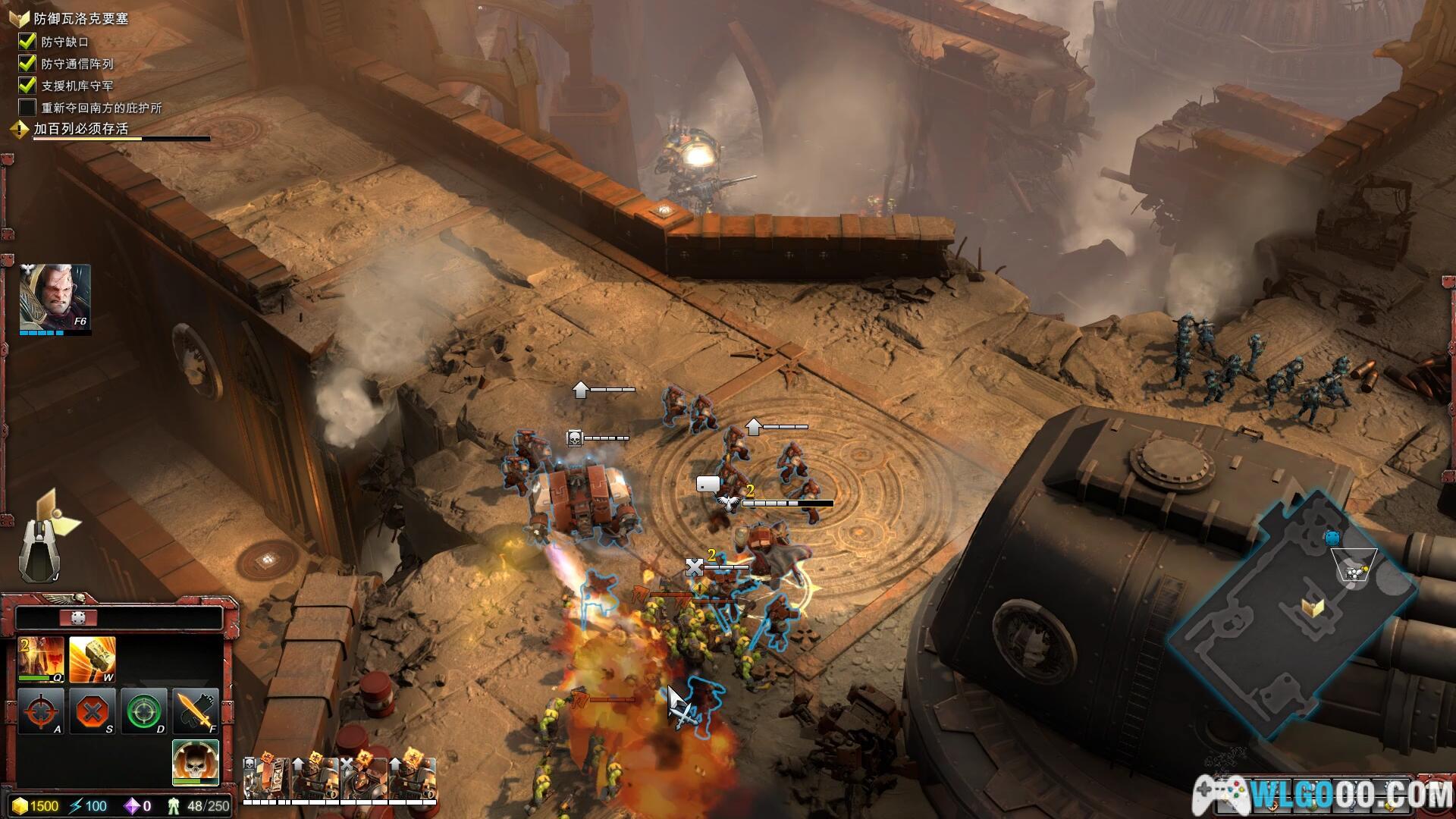Image resolution: width=1456 pixels, height=819 pixels.
Task: Open the 防御瓦洛克要塞 mission objective header
Action: click(x=80, y=19)
